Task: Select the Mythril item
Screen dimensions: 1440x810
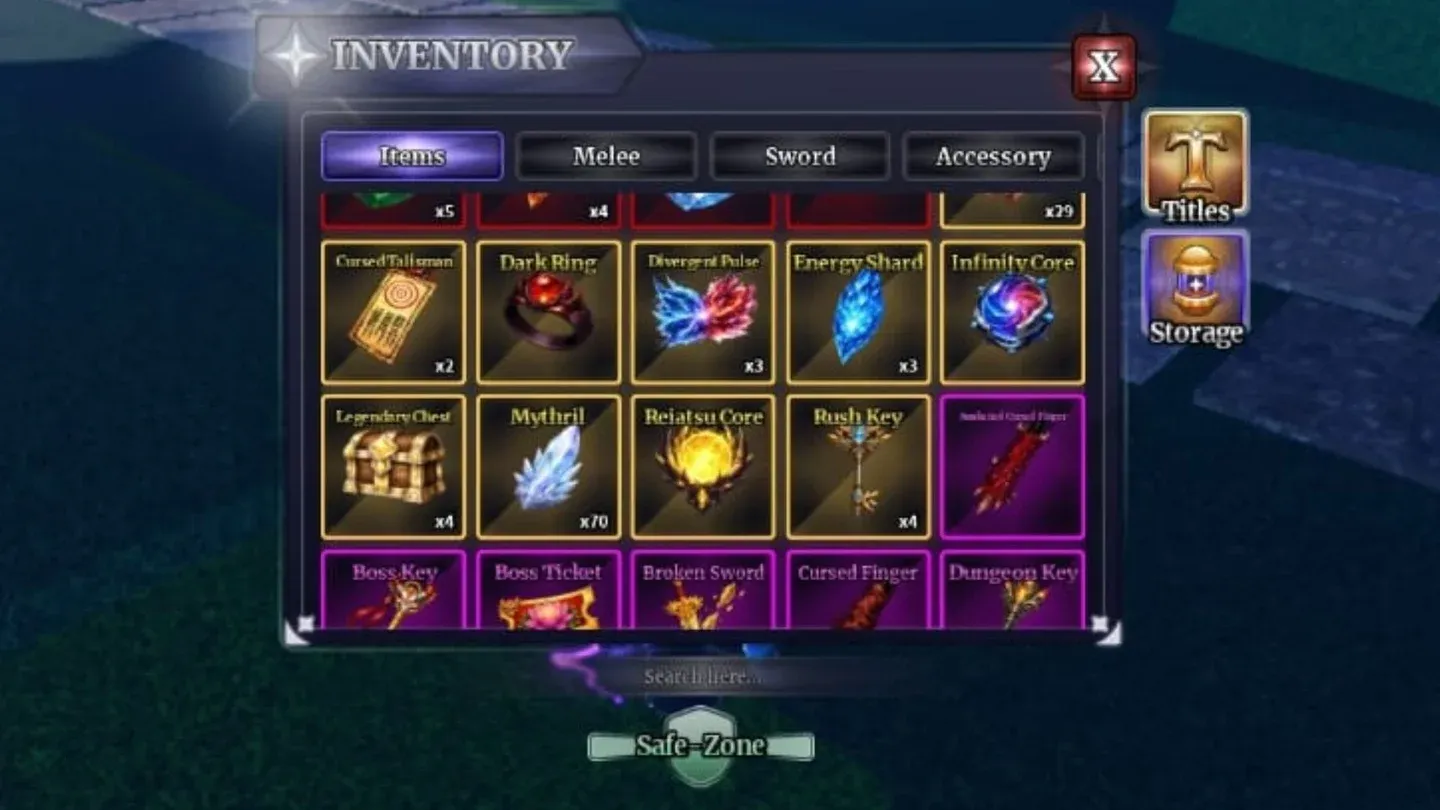Action: [547, 466]
